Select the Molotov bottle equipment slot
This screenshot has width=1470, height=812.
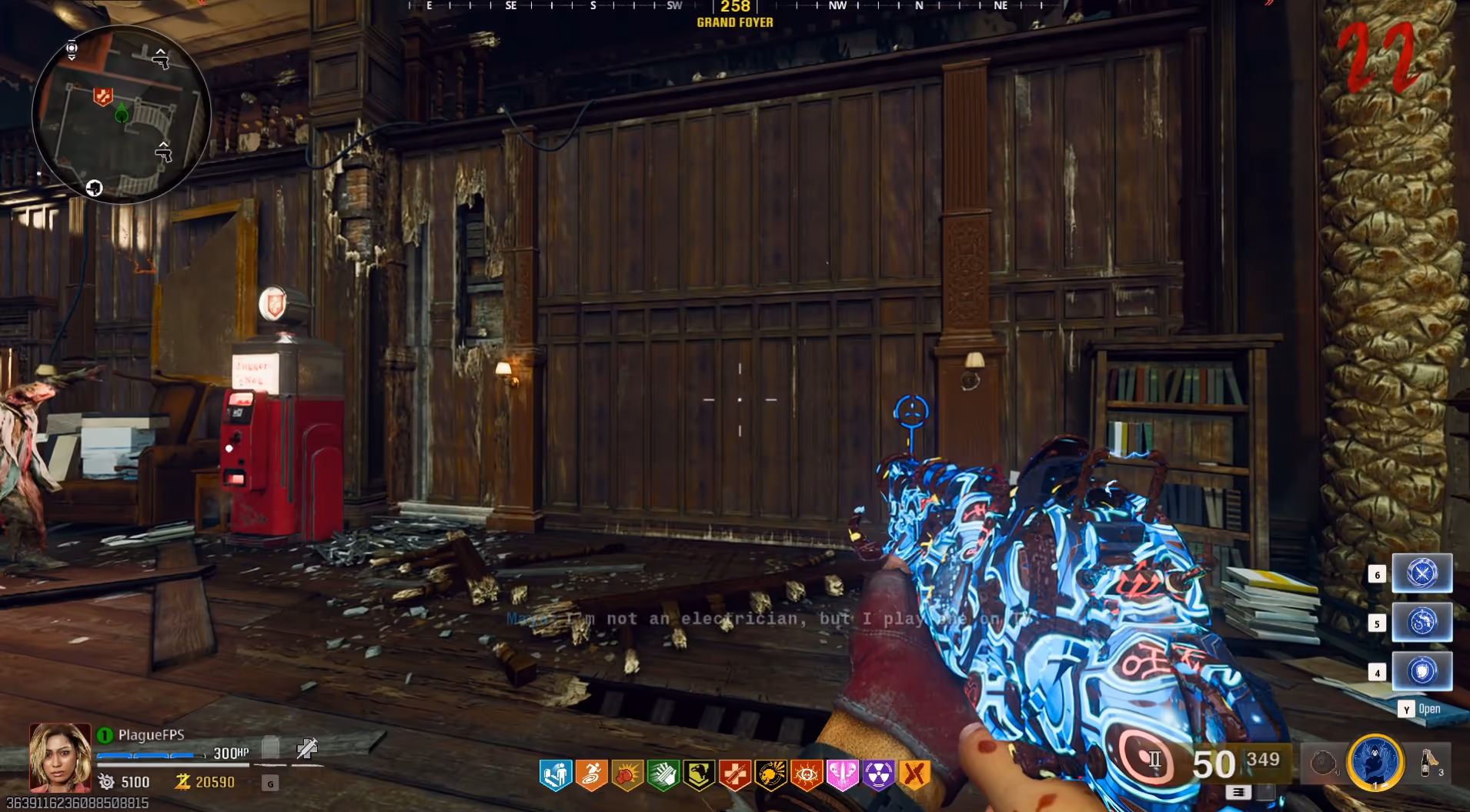(1429, 764)
